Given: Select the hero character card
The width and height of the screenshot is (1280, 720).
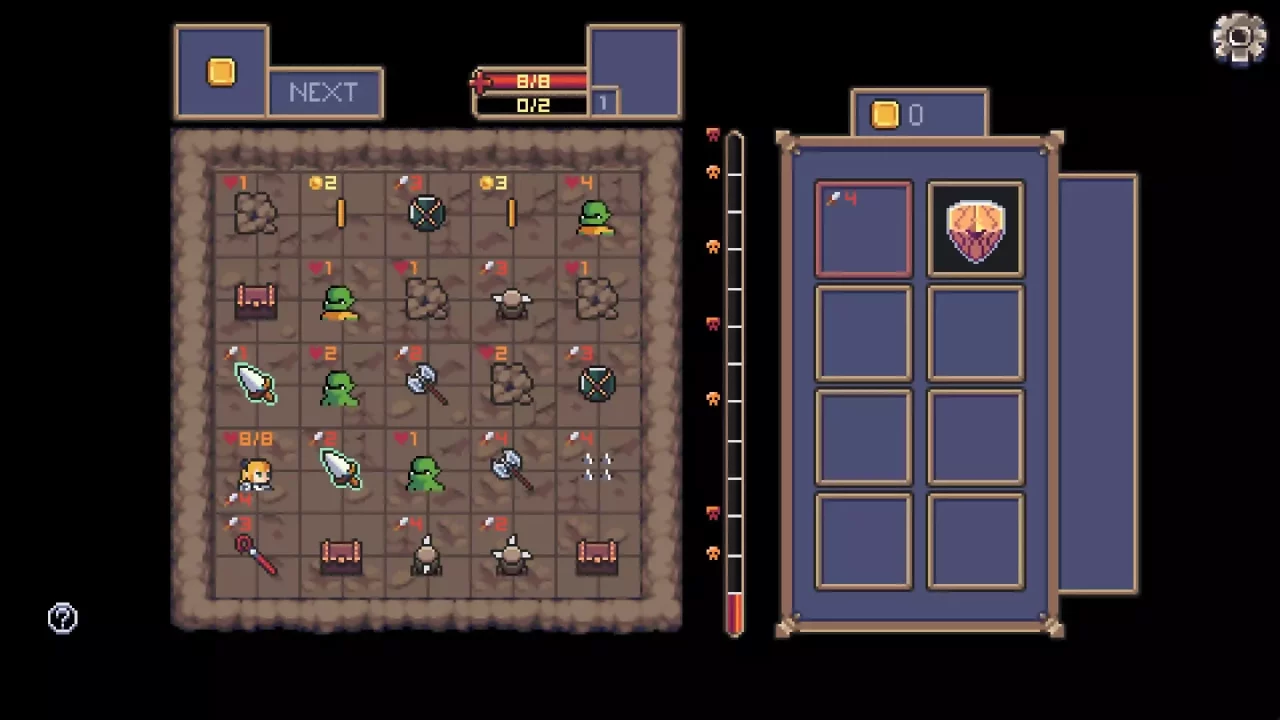Looking at the screenshot, I should (x=255, y=472).
